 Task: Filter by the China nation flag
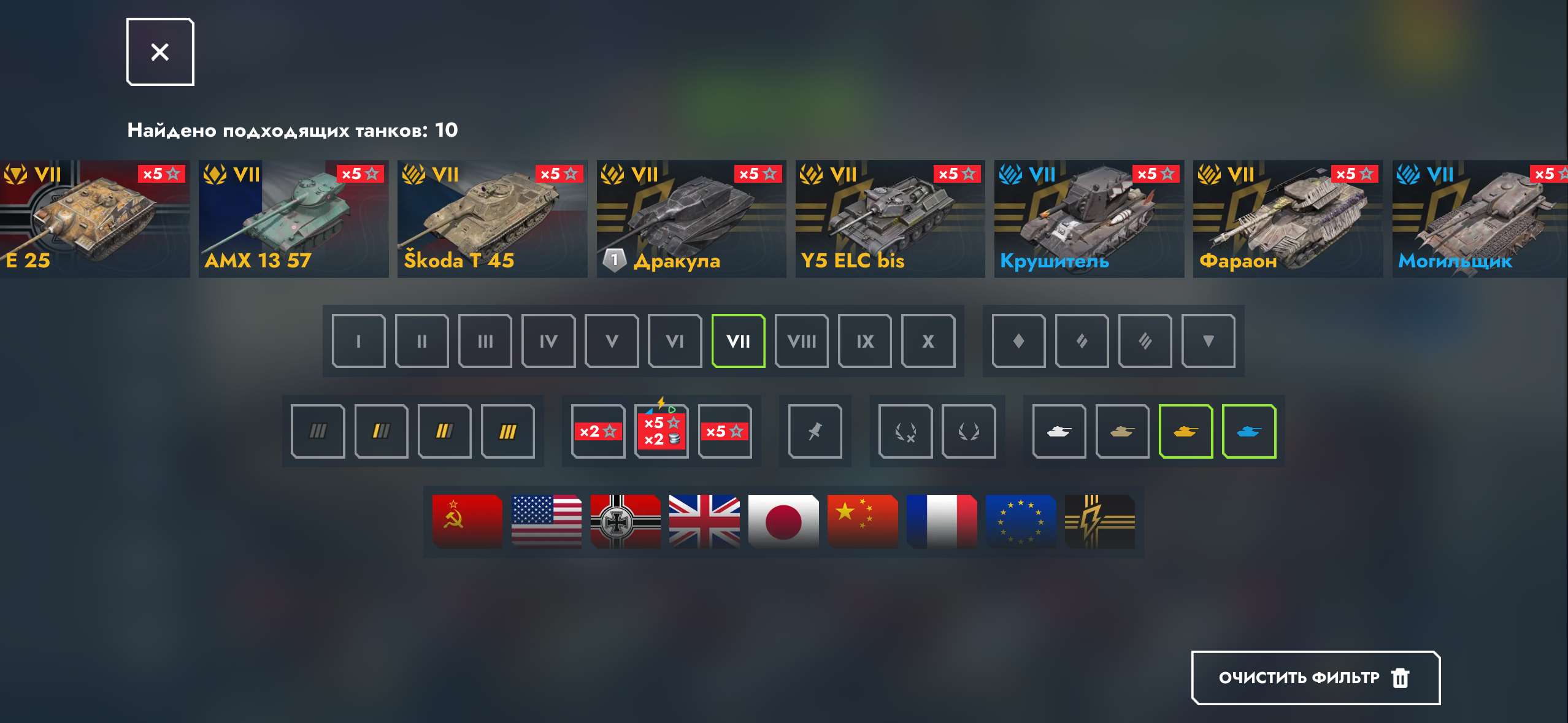(x=863, y=521)
